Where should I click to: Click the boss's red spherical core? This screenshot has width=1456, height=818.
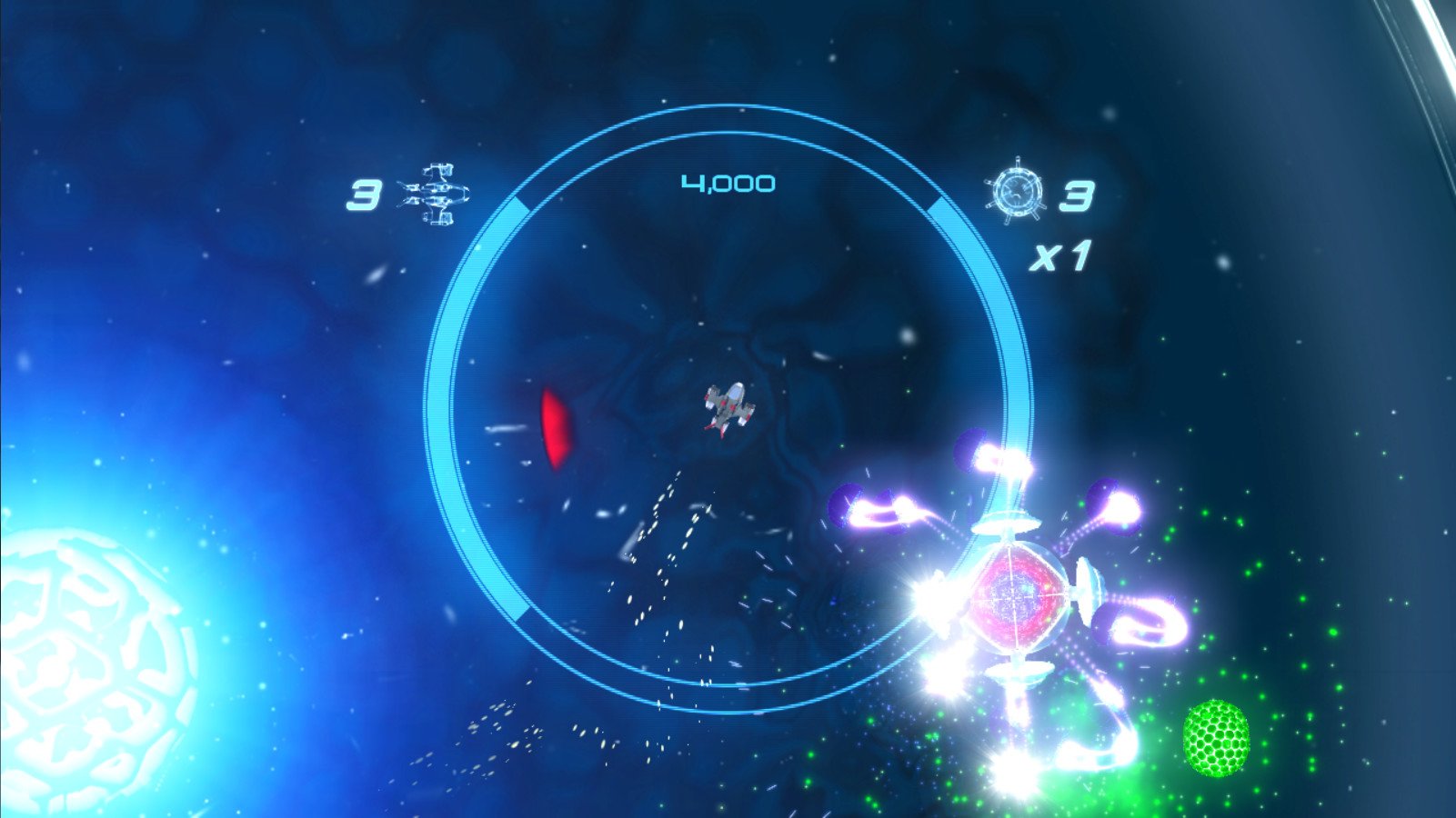click(1016, 594)
